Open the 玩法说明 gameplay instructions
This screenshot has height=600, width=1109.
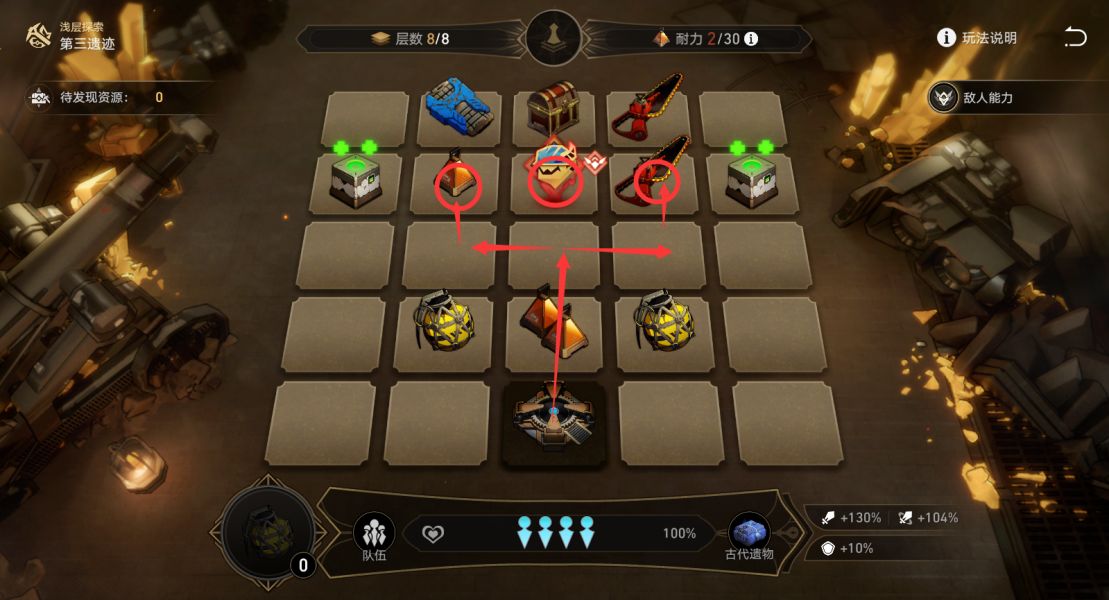pos(977,38)
